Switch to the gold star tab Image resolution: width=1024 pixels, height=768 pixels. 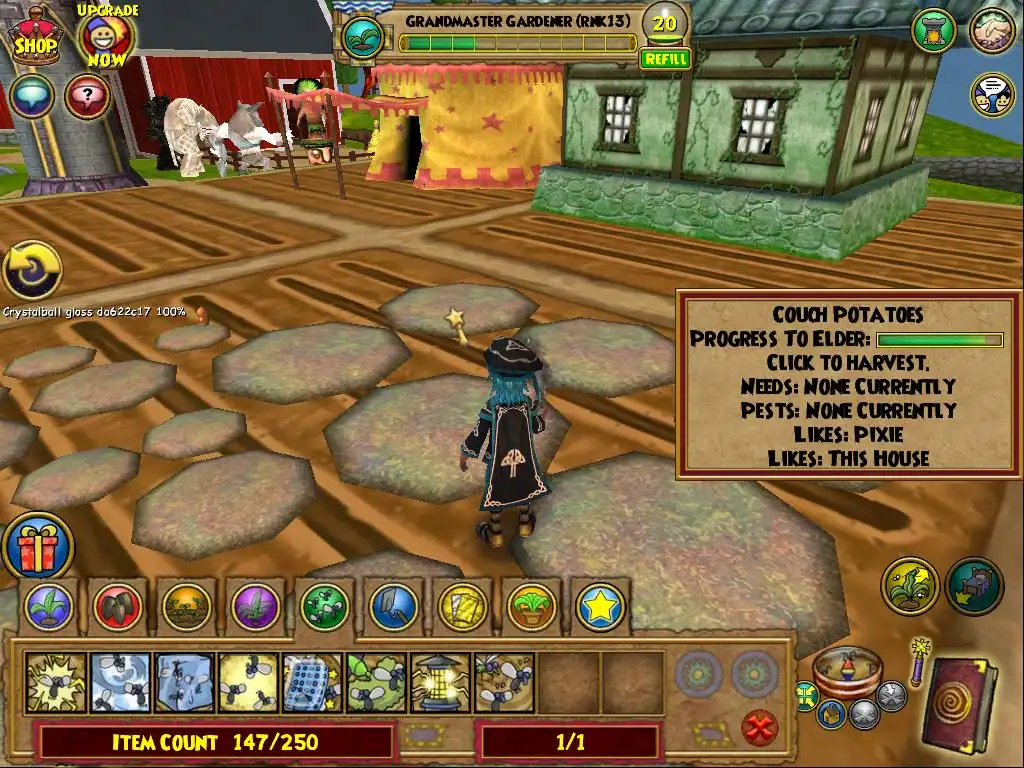[600, 606]
